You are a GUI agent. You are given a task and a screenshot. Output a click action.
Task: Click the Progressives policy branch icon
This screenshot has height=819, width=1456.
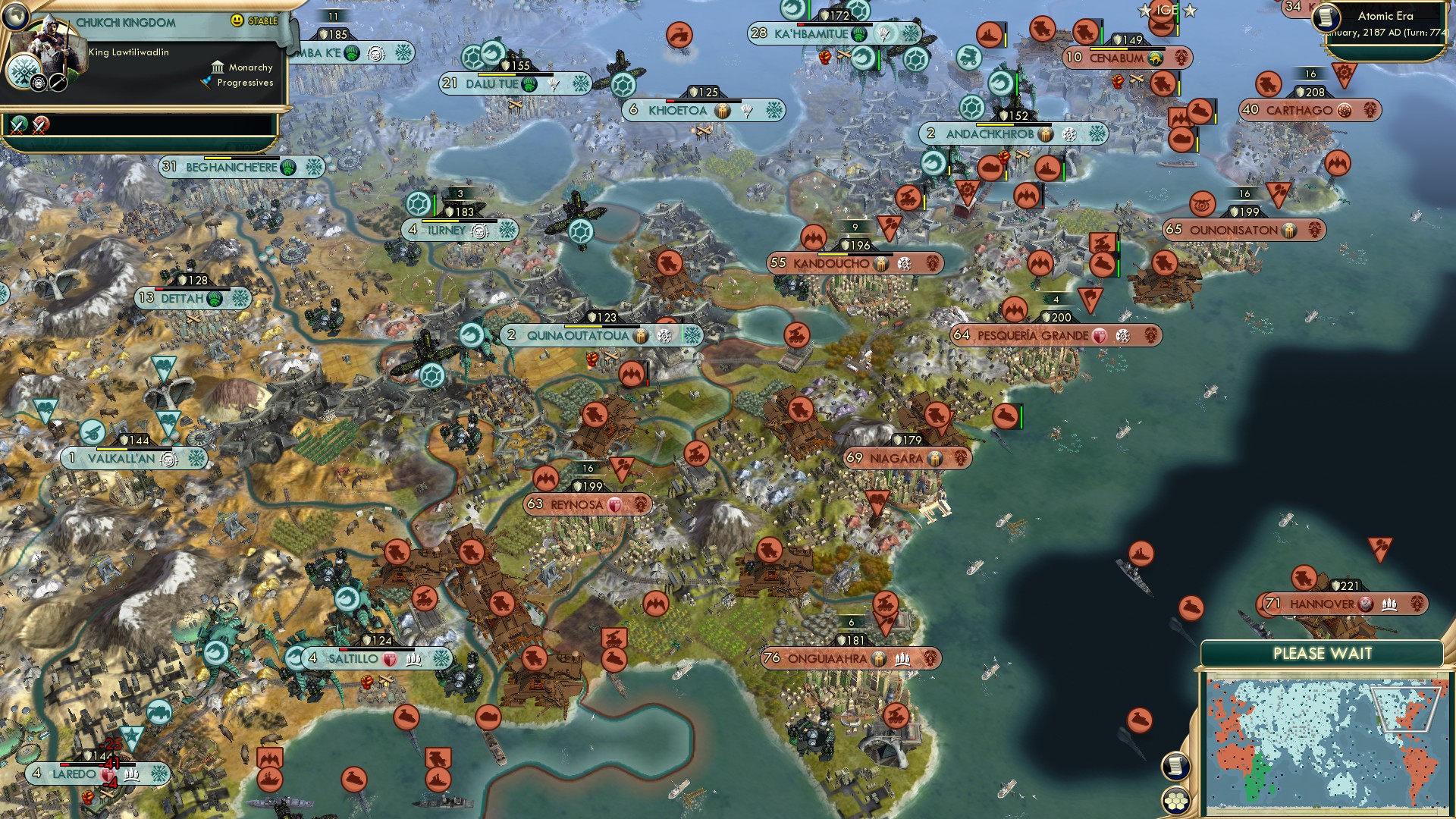206,83
